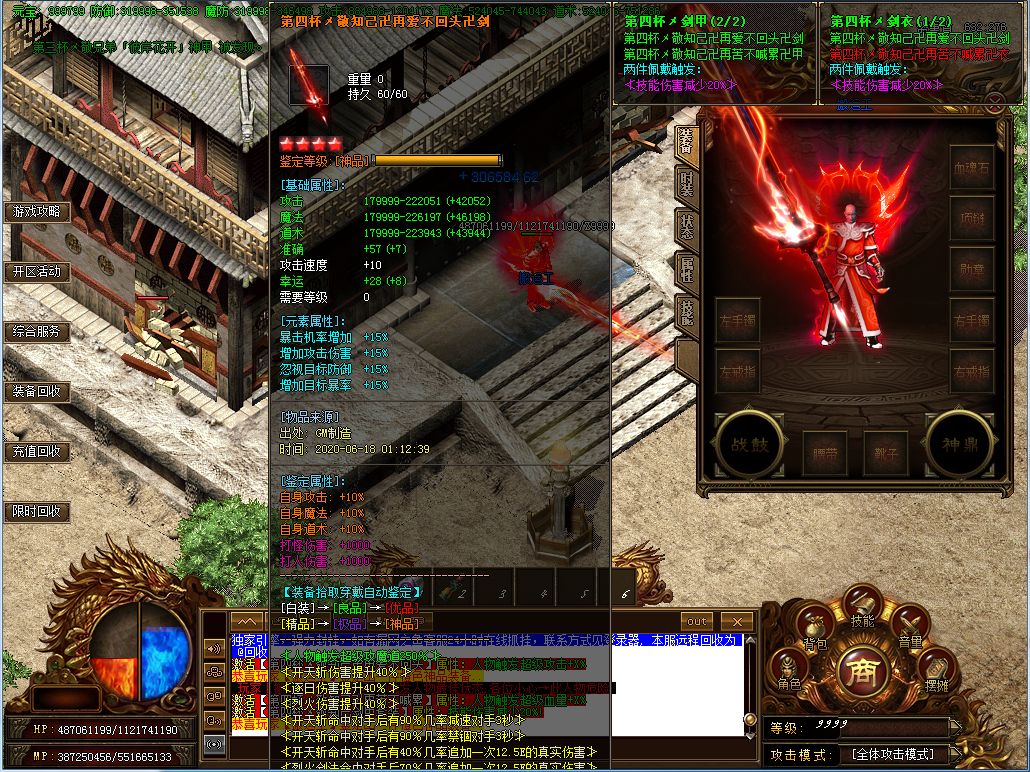Viewport: 1030px width, 772px height.
Task: Switch to the 装备 equipment tab
Action: point(686,144)
